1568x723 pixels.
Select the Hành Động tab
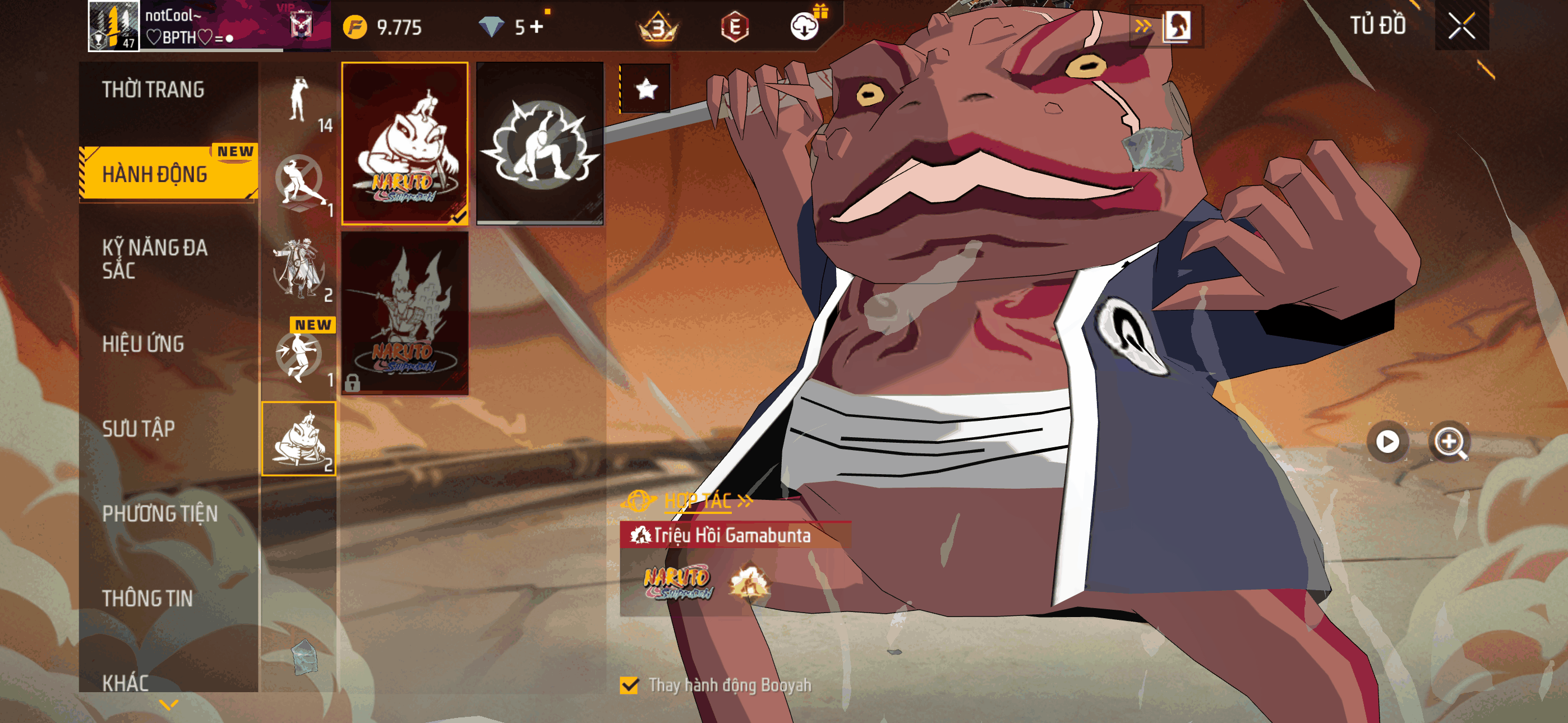(155, 174)
